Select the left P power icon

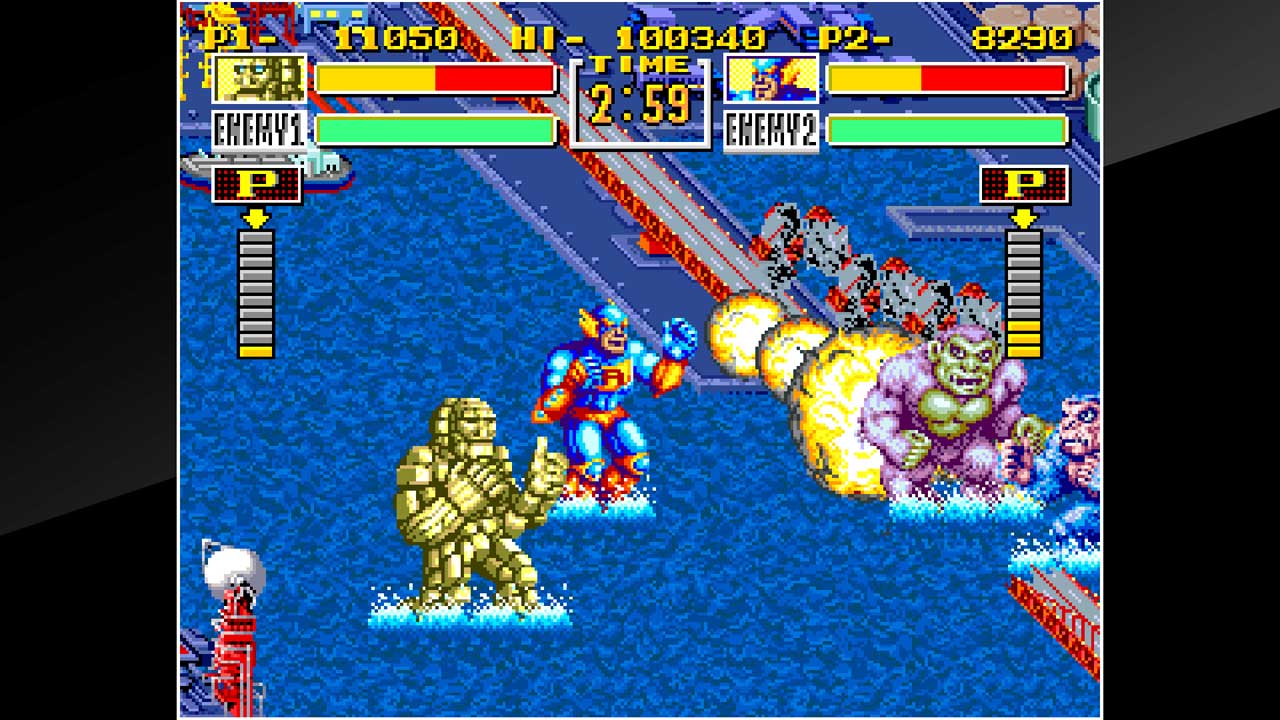[x=255, y=185]
